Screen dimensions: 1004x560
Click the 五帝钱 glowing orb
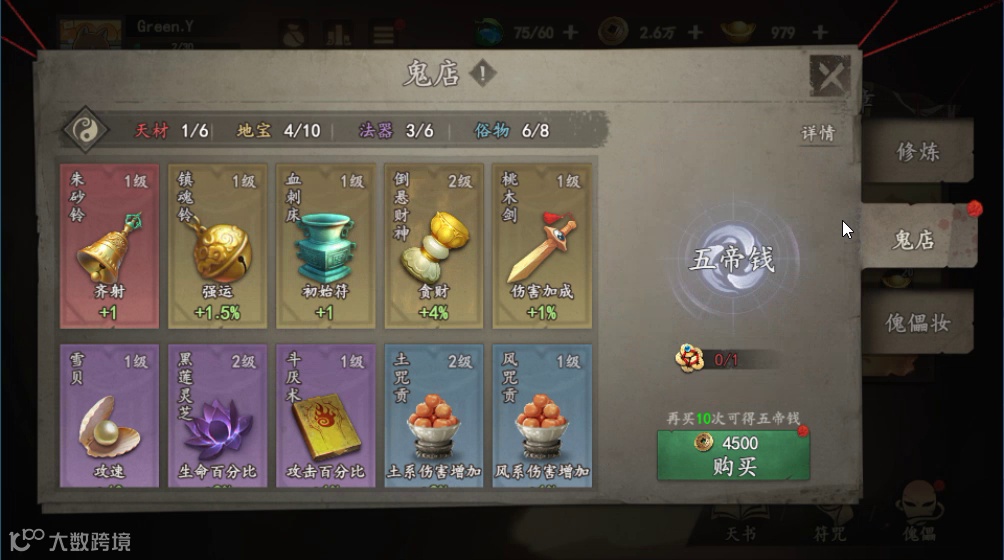[731, 260]
